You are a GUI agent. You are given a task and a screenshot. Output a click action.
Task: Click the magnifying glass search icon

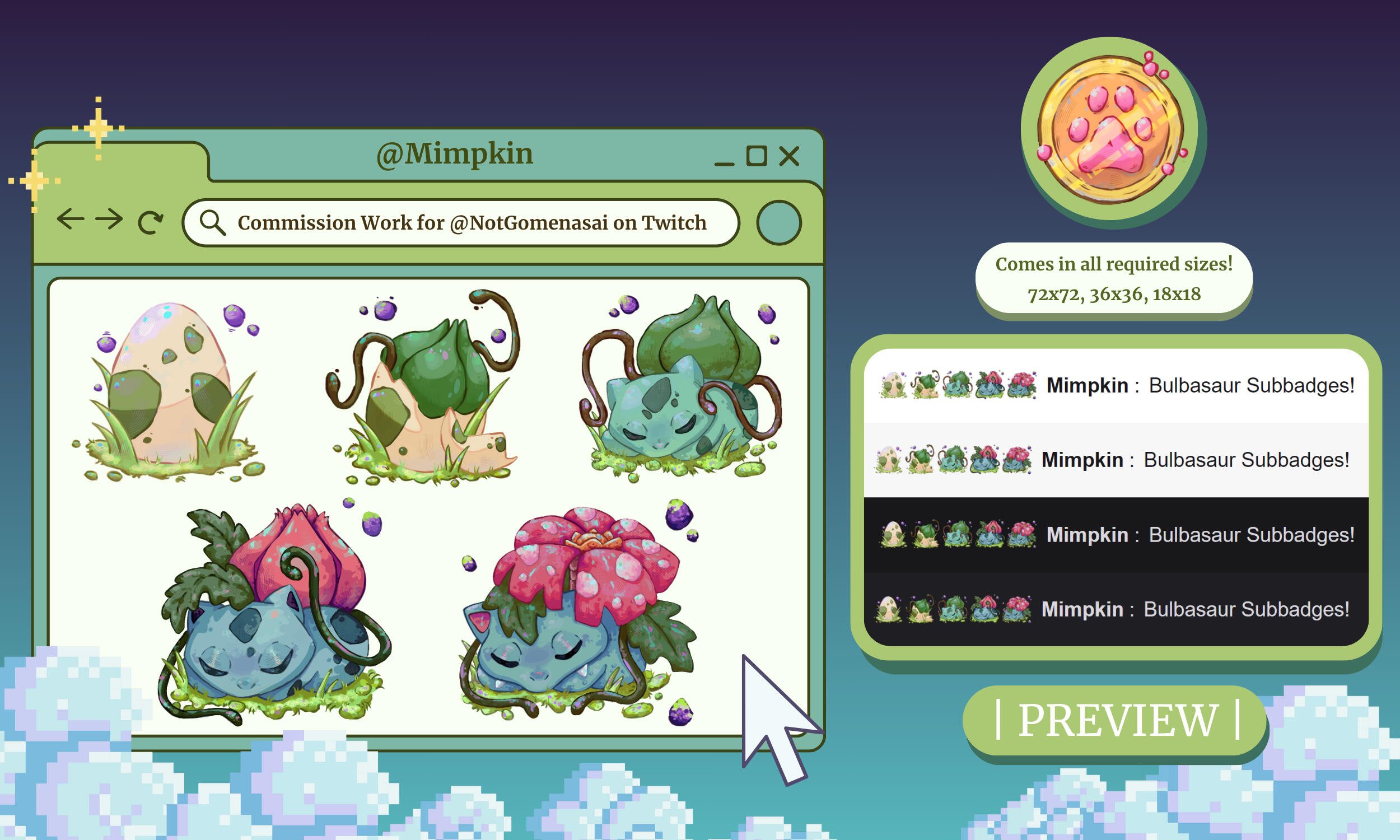click(x=212, y=222)
